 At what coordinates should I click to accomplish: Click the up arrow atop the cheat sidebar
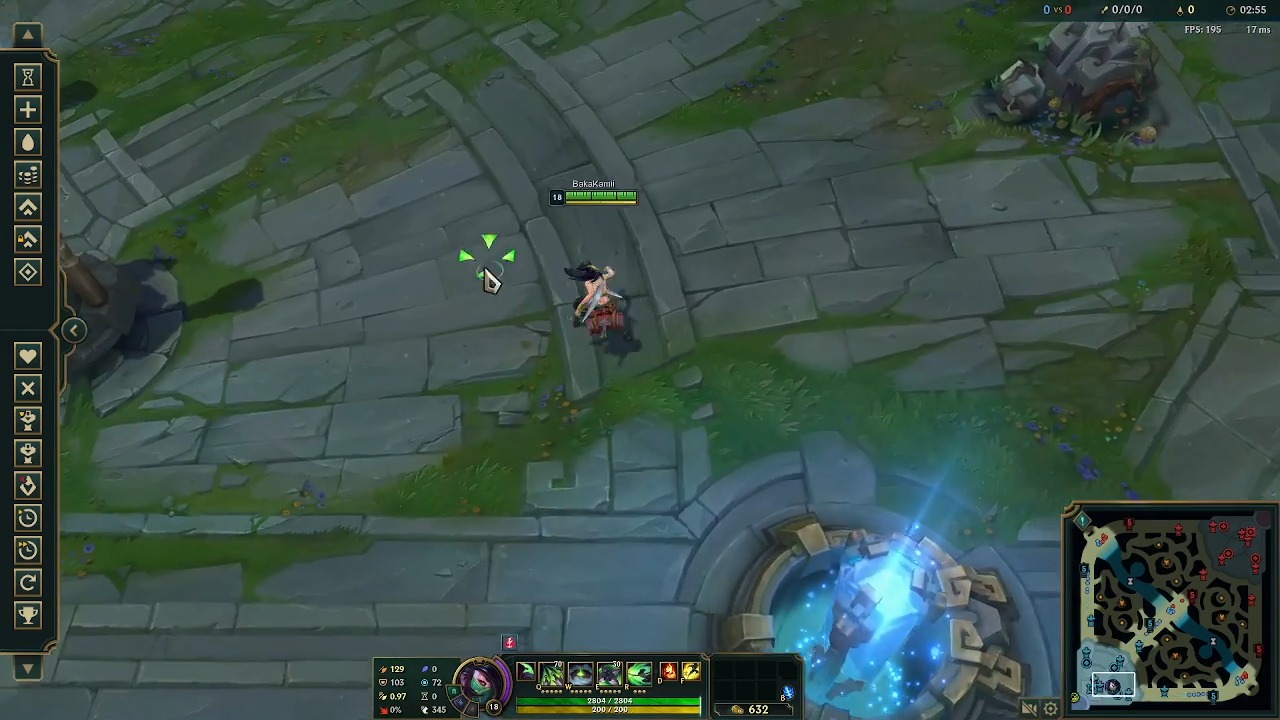click(27, 34)
